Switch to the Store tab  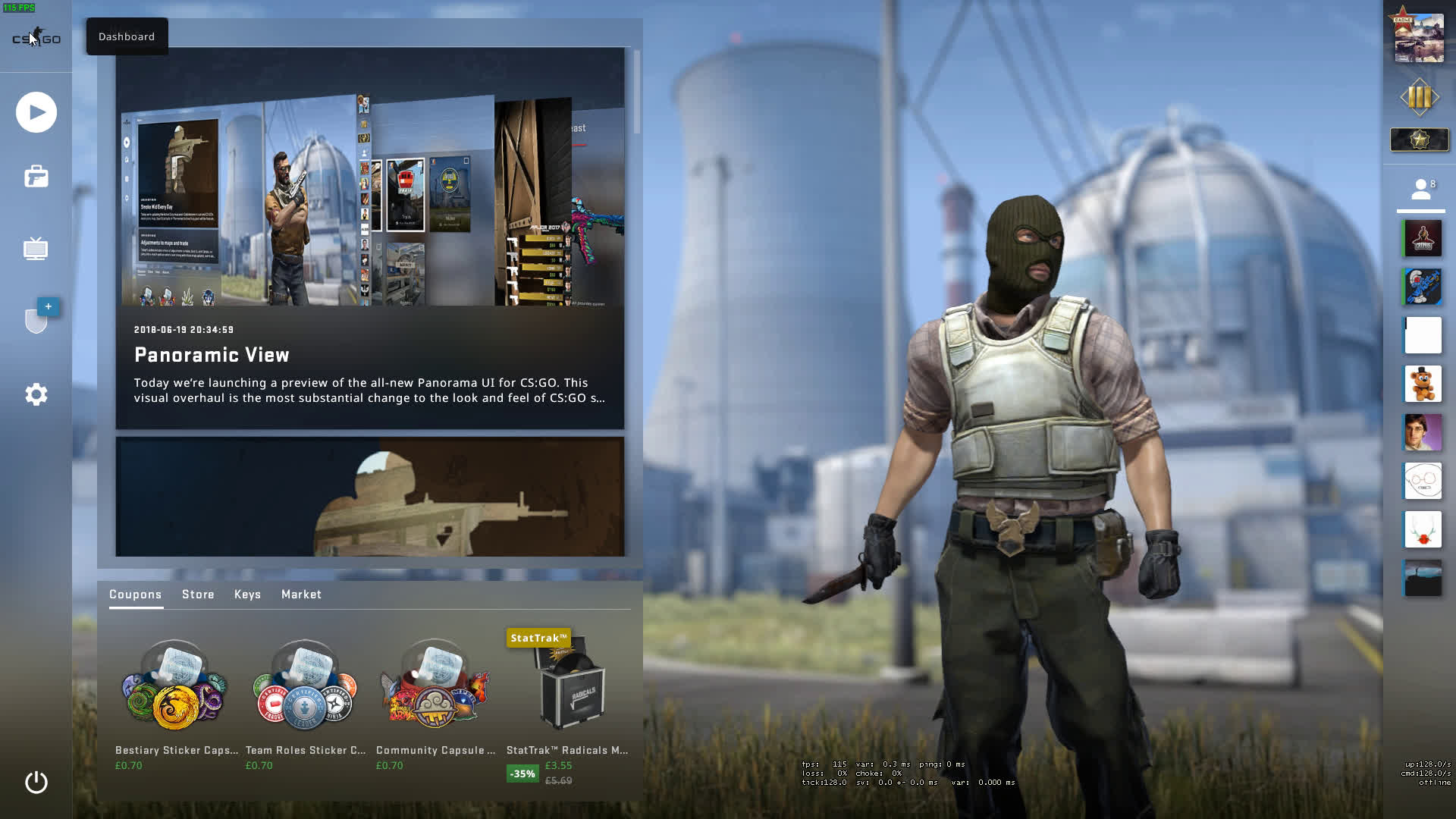(x=198, y=595)
